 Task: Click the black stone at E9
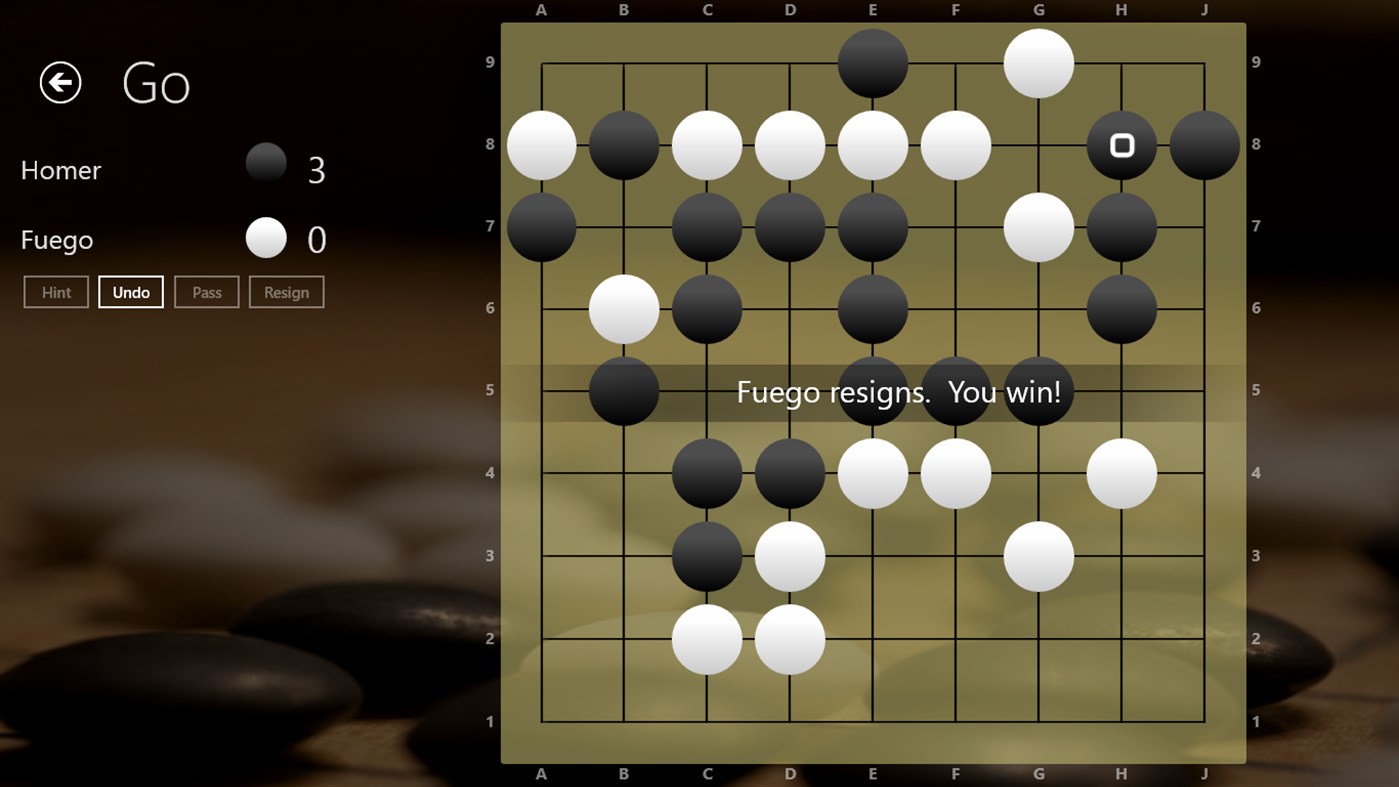pos(872,61)
